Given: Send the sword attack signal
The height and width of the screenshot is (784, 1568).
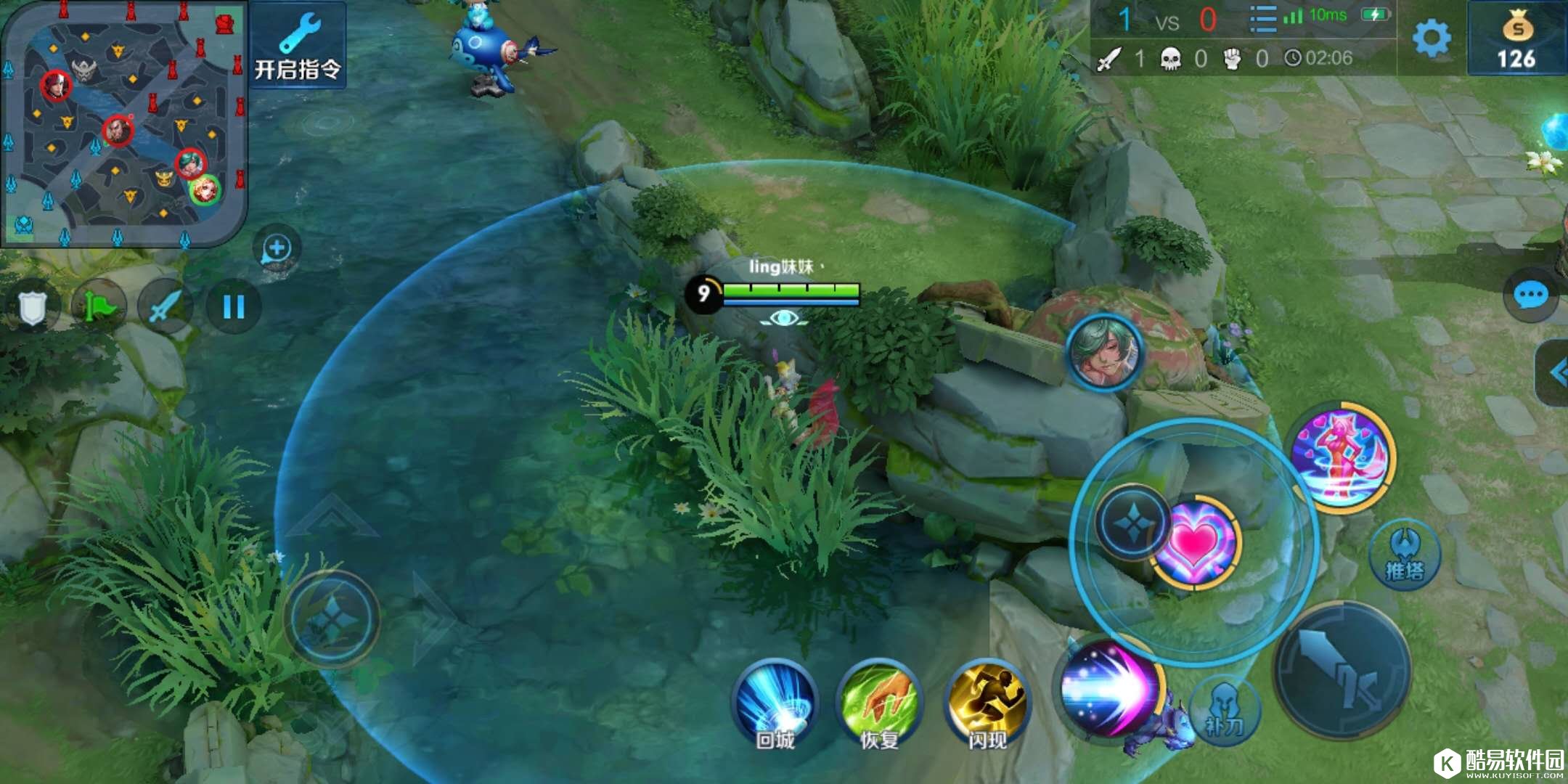Looking at the screenshot, I should (x=166, y=308).
